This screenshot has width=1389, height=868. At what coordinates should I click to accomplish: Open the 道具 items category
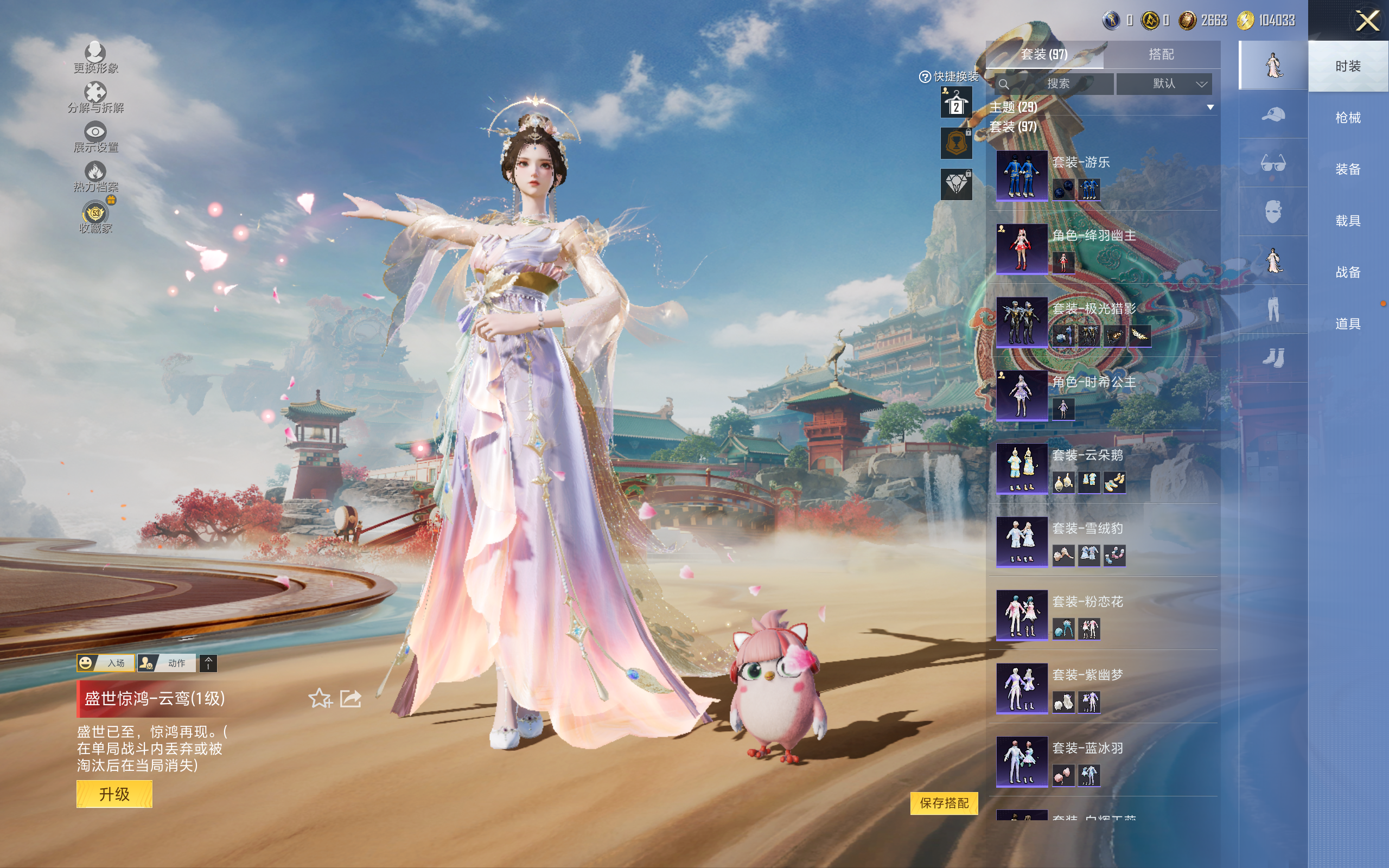(x=1347, y=324)
